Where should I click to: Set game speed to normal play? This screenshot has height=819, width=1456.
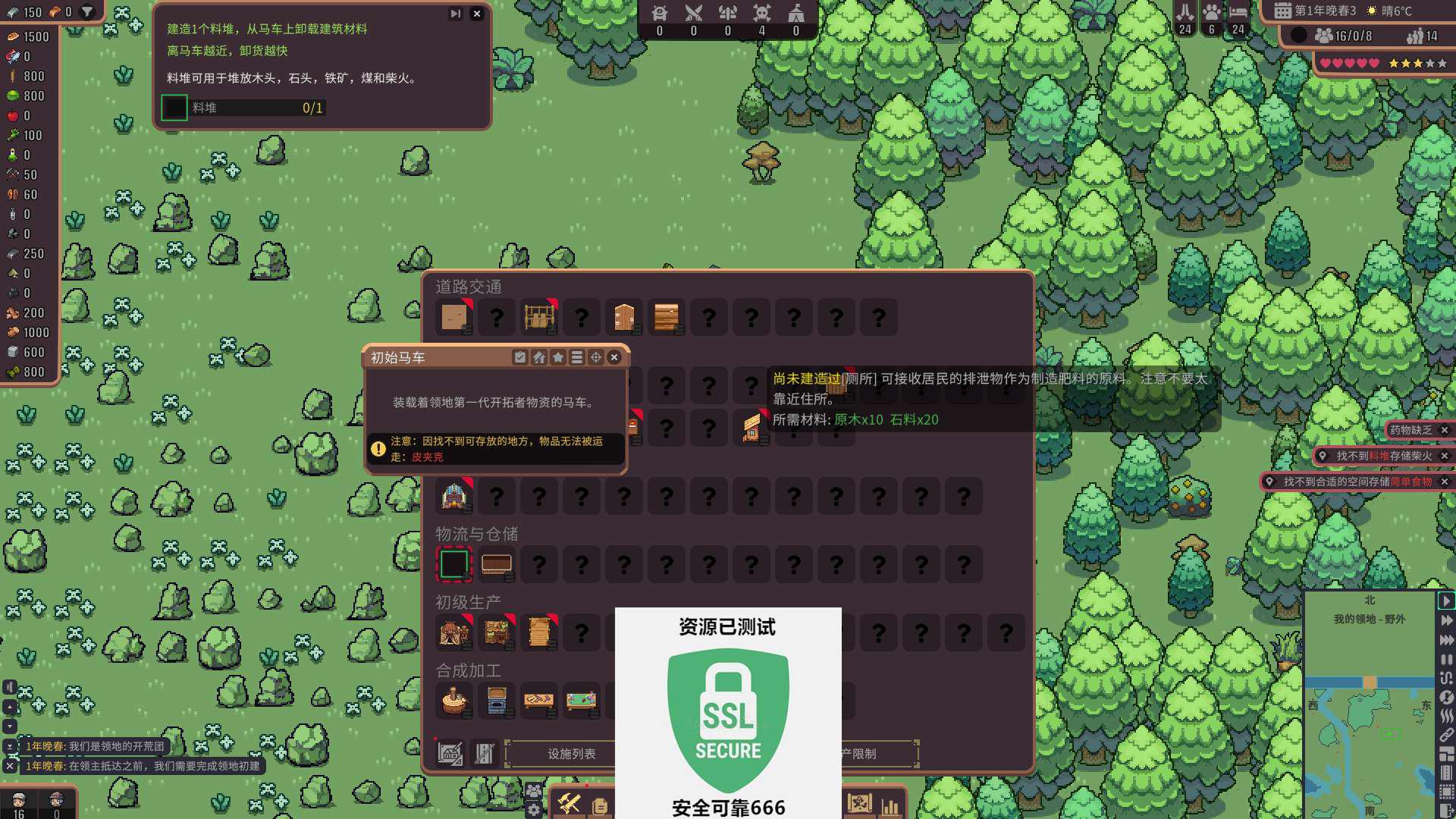[x=1446, y=601]
